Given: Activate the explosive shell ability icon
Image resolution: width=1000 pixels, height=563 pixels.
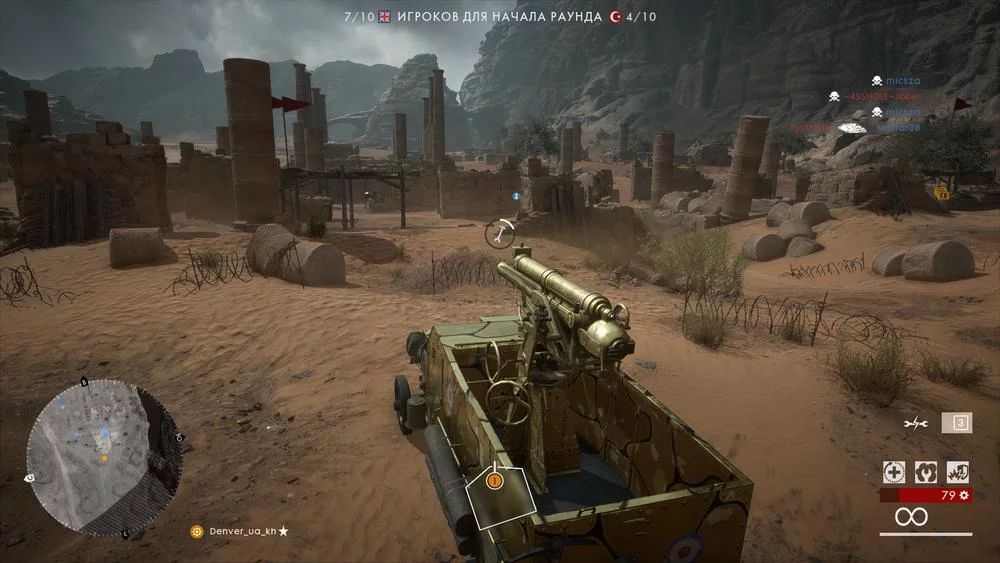Looking at the screenshot, I should coord(958,472).
